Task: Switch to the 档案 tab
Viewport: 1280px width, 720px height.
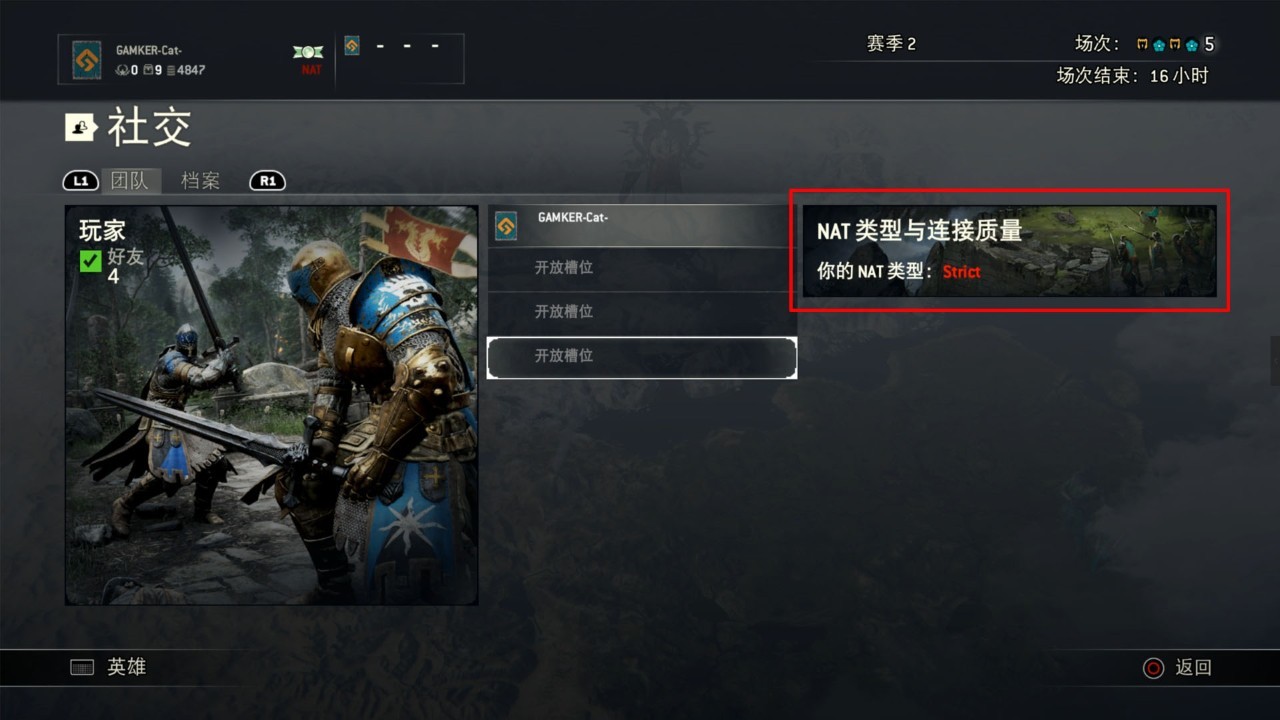Action: 200,181
